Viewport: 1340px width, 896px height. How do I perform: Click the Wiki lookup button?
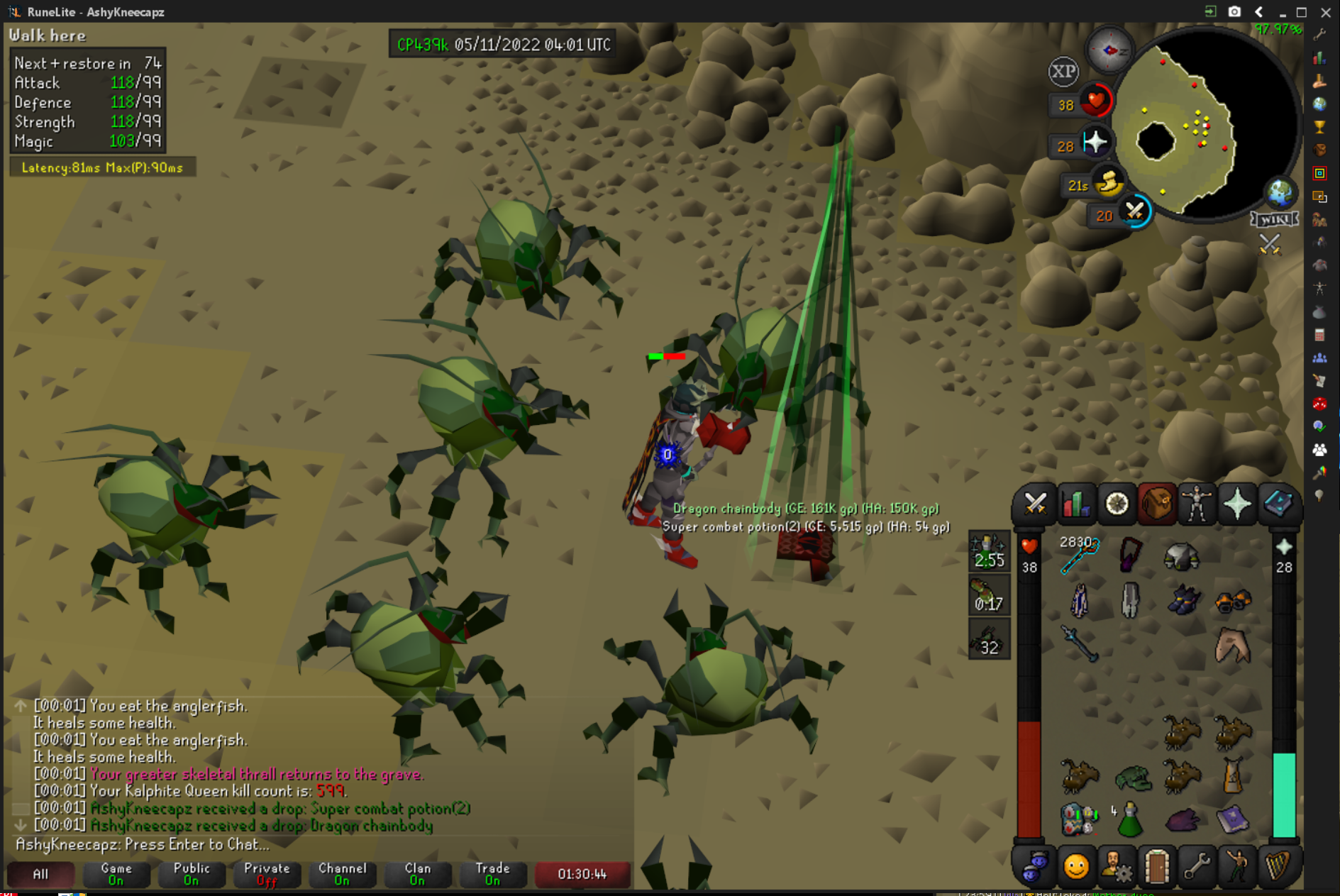[1275, 219]
